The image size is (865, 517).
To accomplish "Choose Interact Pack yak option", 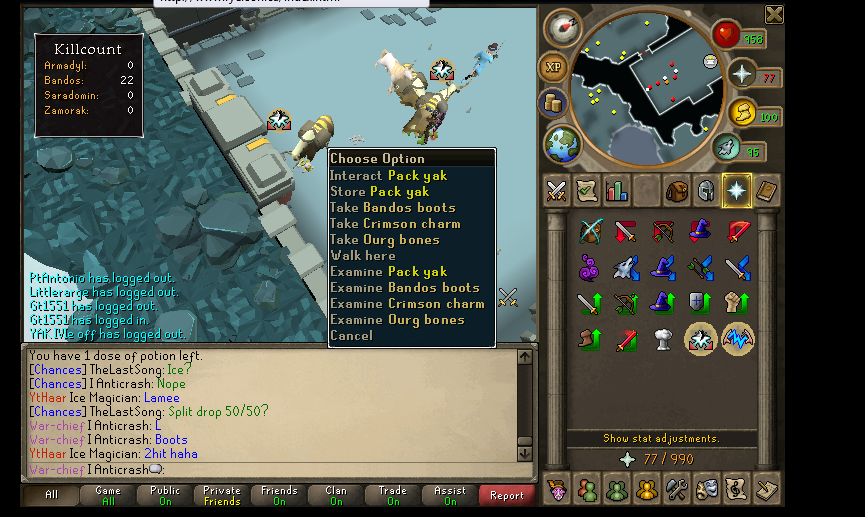I will (389, 176).
